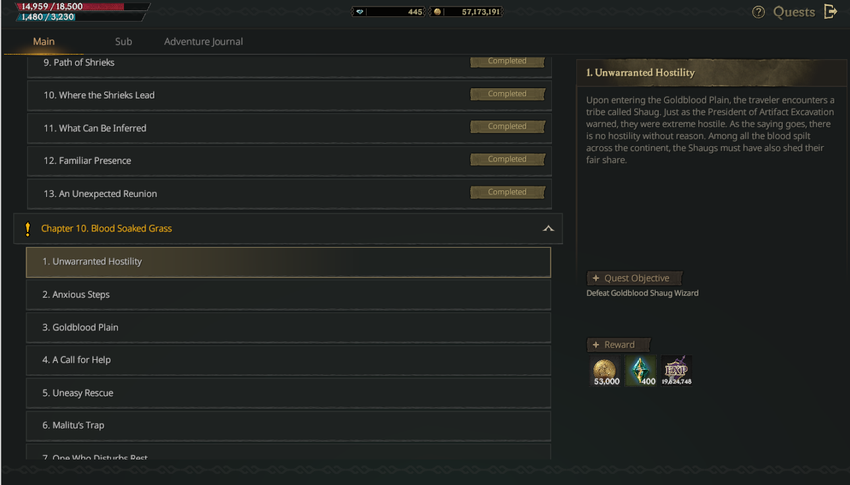Exit the Quests screen
Screen dimensions: 850x485
click(x=830, y=12)
